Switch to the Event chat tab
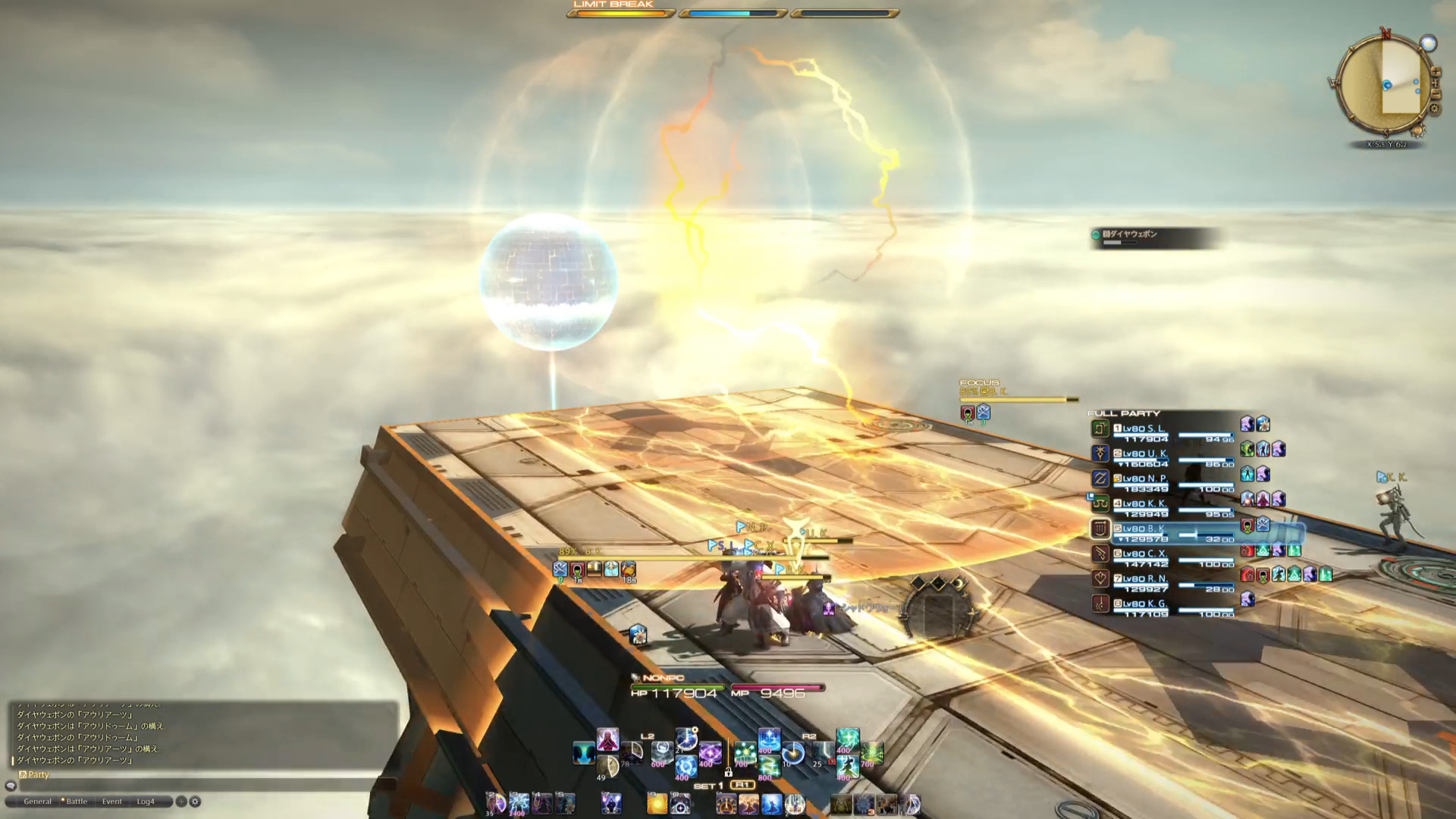Viewport: 1456px width, 819px height. click(112, 802)
